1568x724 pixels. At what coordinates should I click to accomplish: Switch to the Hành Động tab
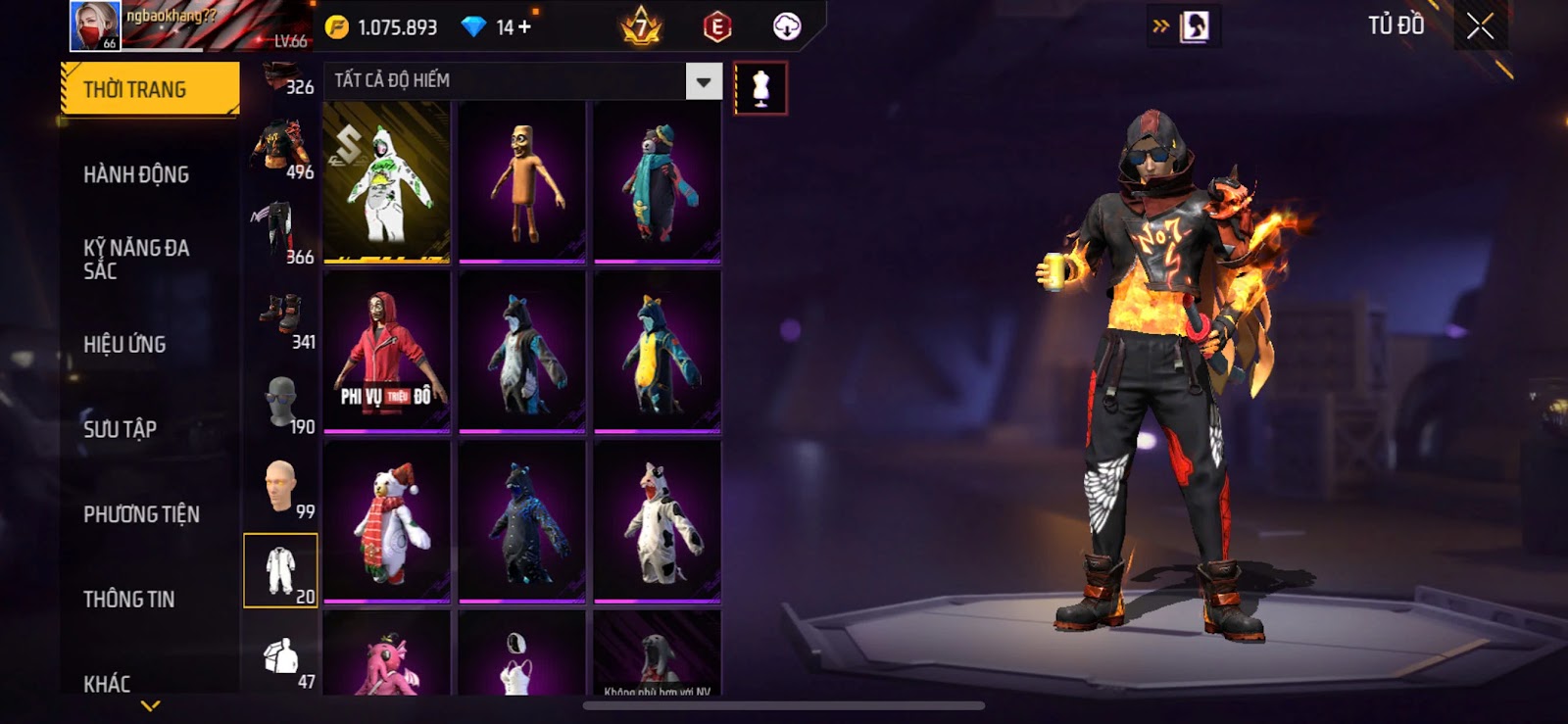(x=136, y=174)
